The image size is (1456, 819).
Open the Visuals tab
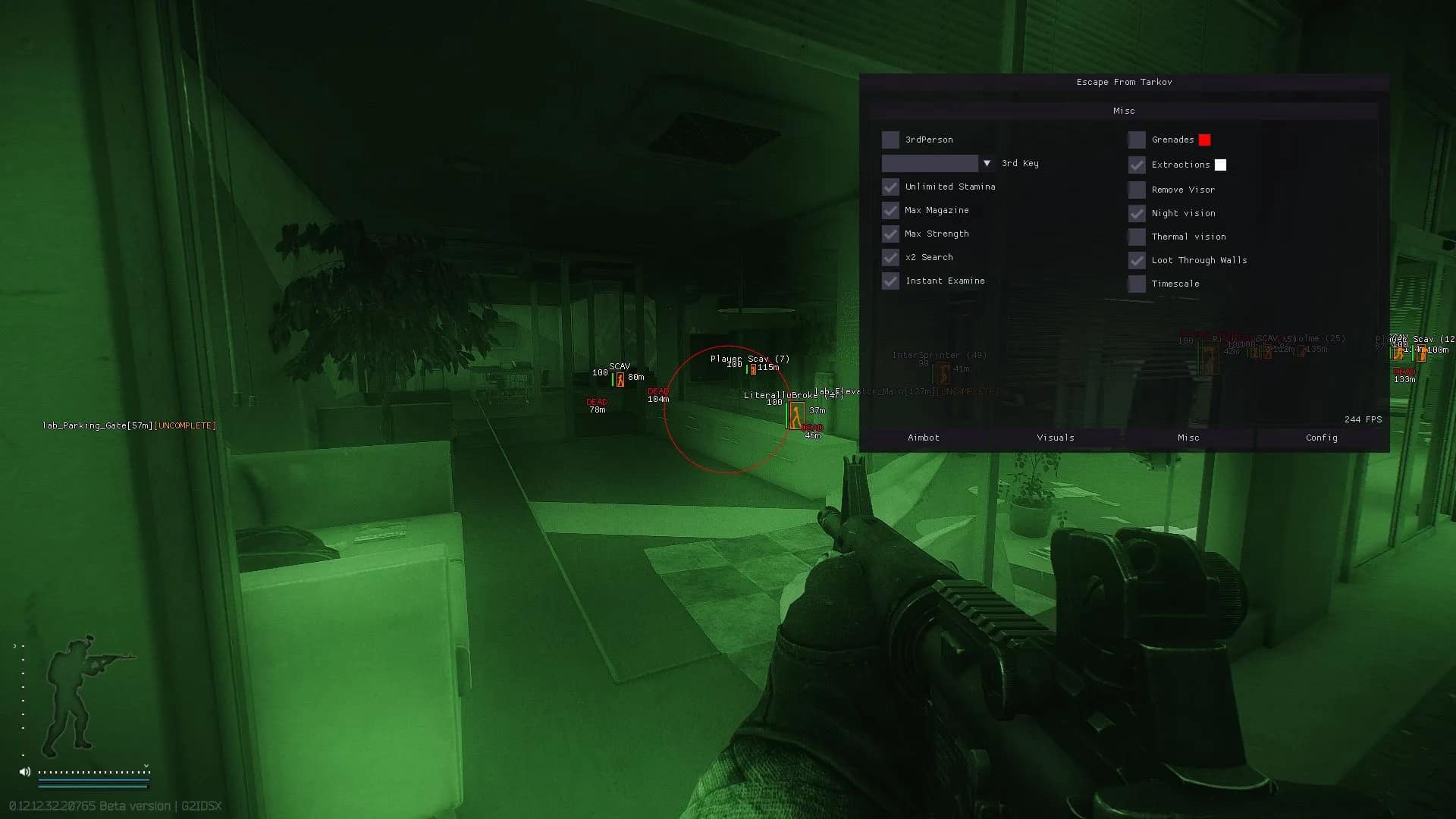point(1056,438)
